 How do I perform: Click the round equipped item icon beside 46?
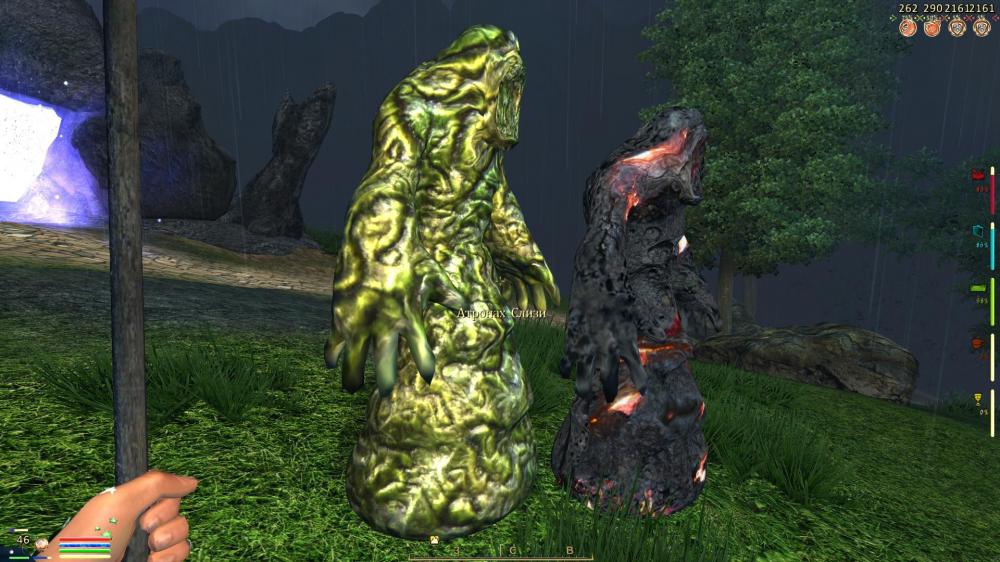point(42,545)
